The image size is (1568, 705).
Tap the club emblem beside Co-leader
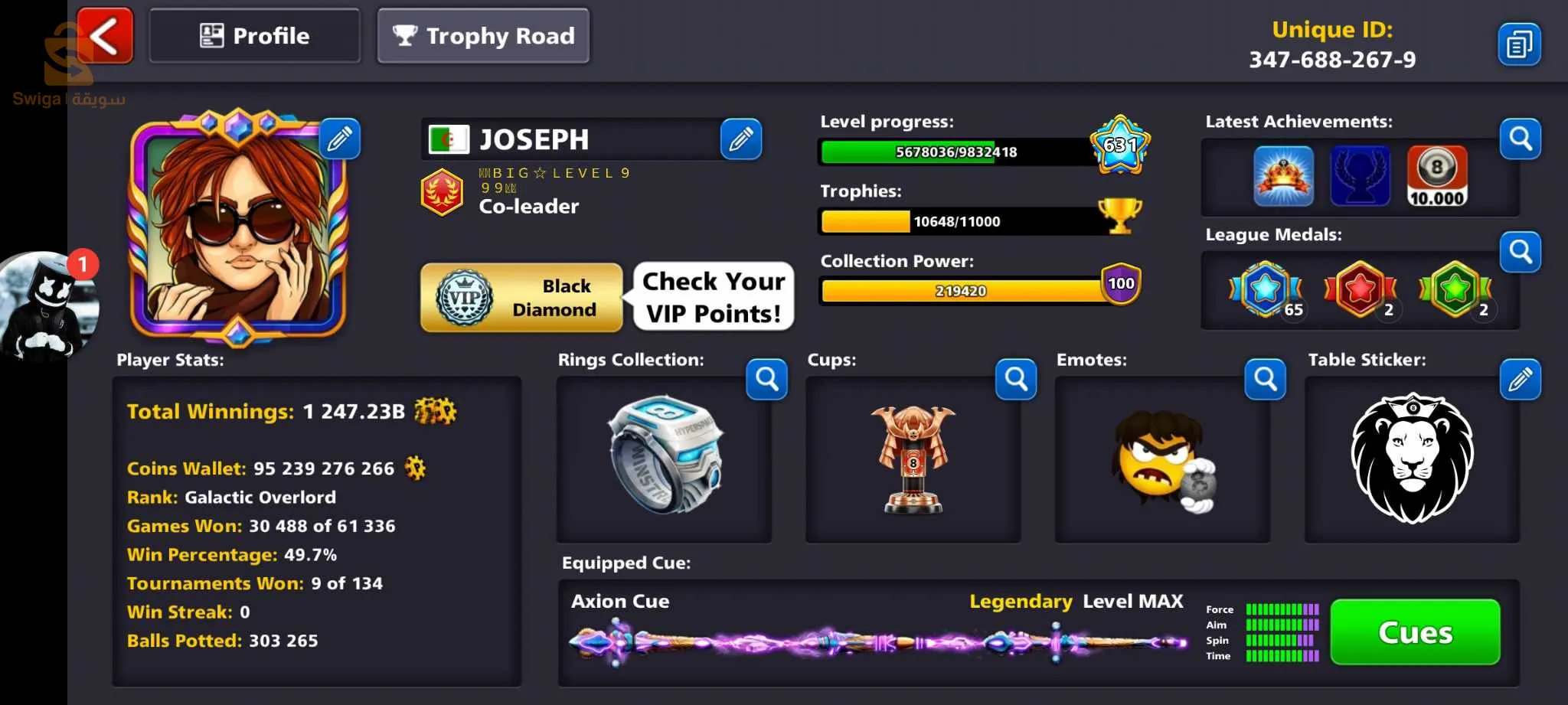tap(442, 192)
